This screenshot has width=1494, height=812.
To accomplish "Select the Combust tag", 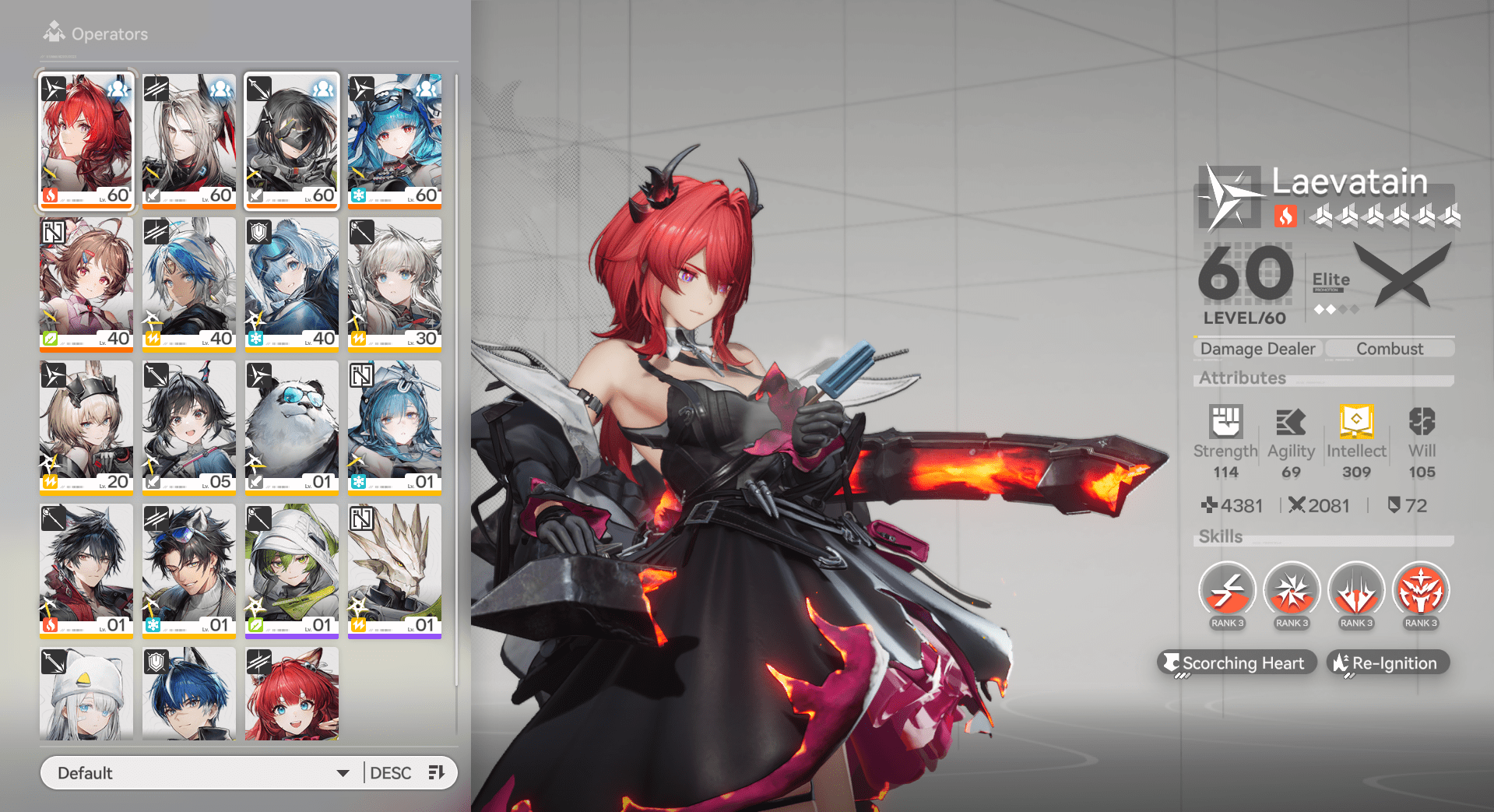I will [1390, 348].
